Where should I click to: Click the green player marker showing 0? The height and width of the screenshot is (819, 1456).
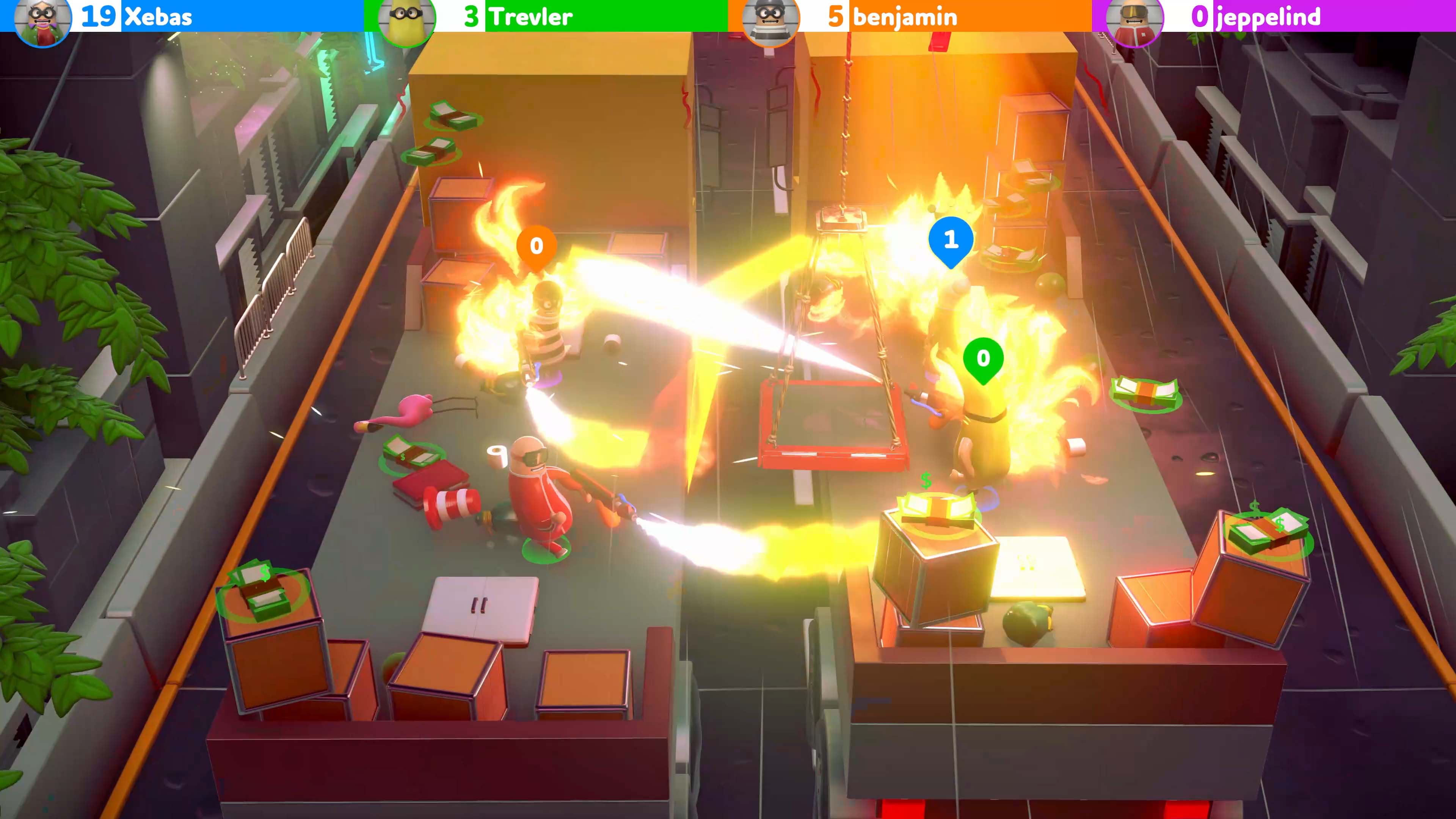(x=984, y=358)
